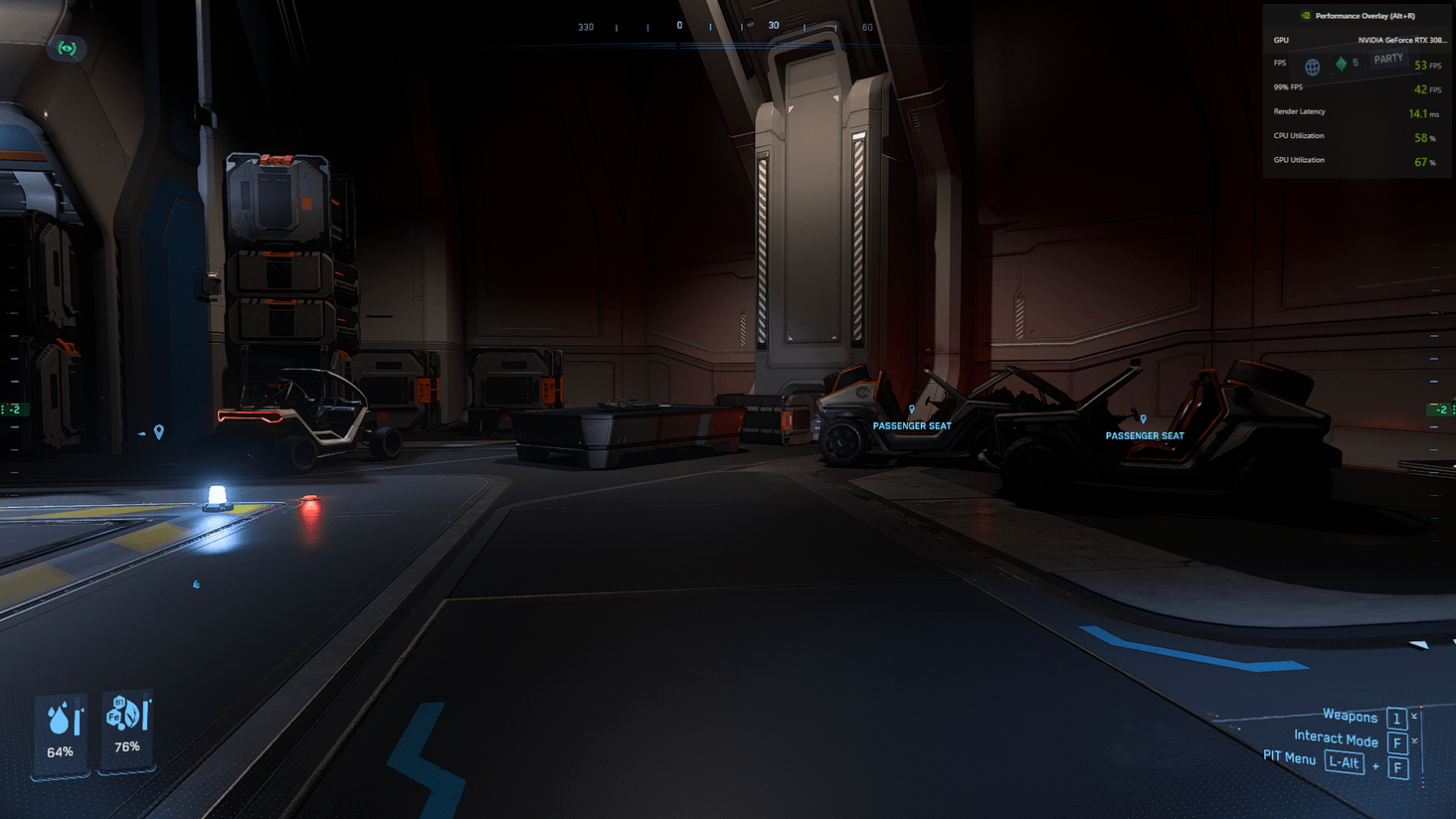Expand the chevron next to the Weapons binding
1456x819 pixels.
pos(1414,716)
